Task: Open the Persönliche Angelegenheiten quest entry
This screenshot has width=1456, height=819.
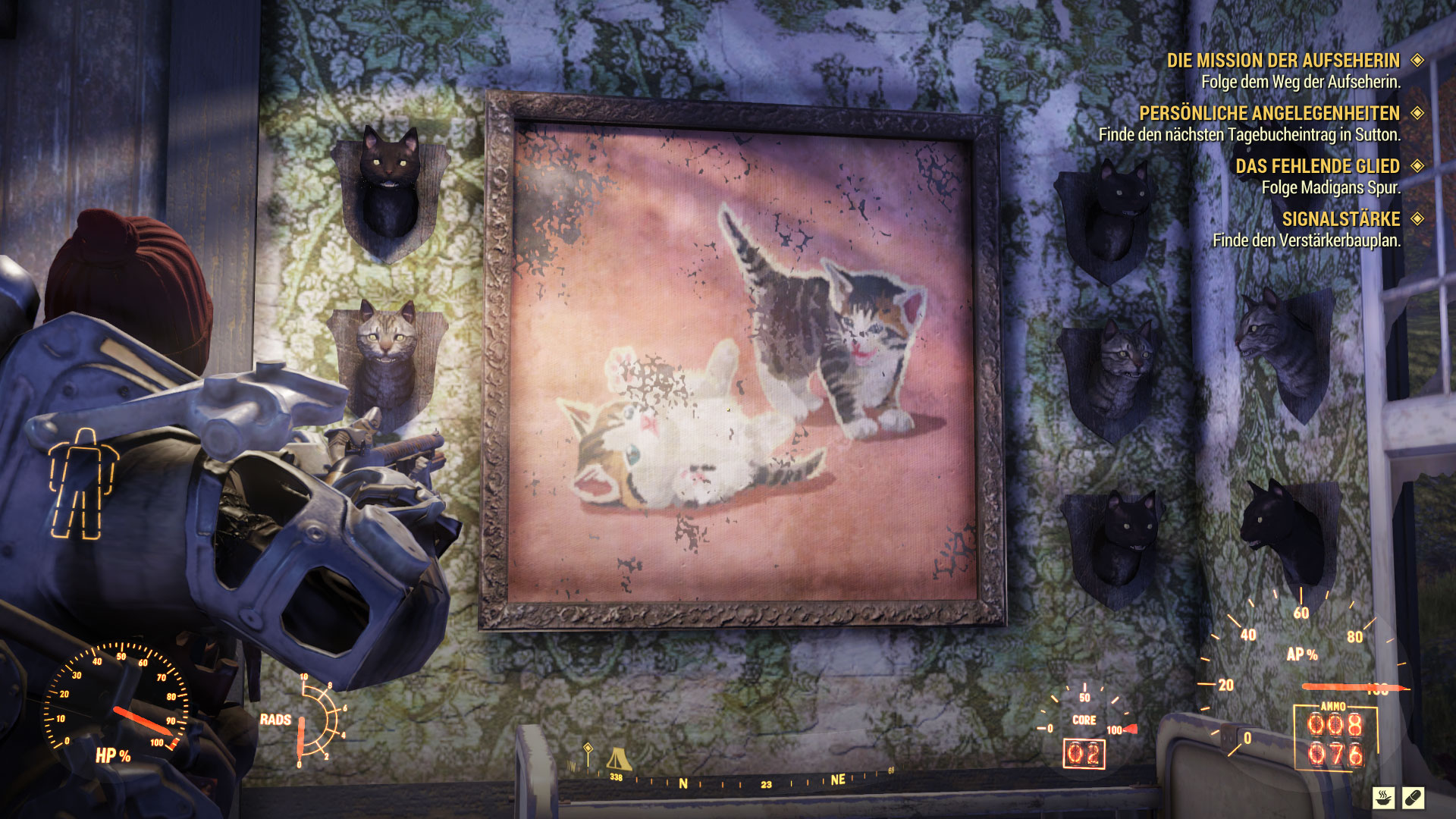Action: 1269,114
